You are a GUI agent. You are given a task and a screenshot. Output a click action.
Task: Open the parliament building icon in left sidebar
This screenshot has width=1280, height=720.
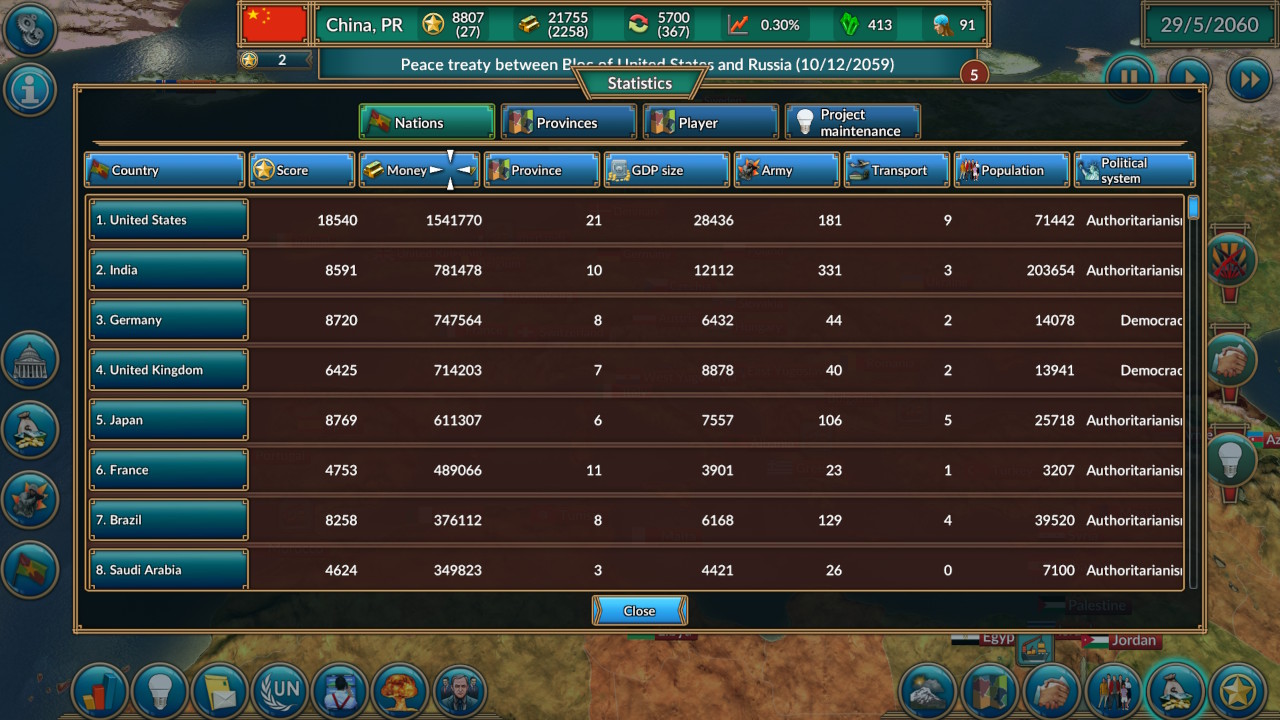click(x=30, y=360)
